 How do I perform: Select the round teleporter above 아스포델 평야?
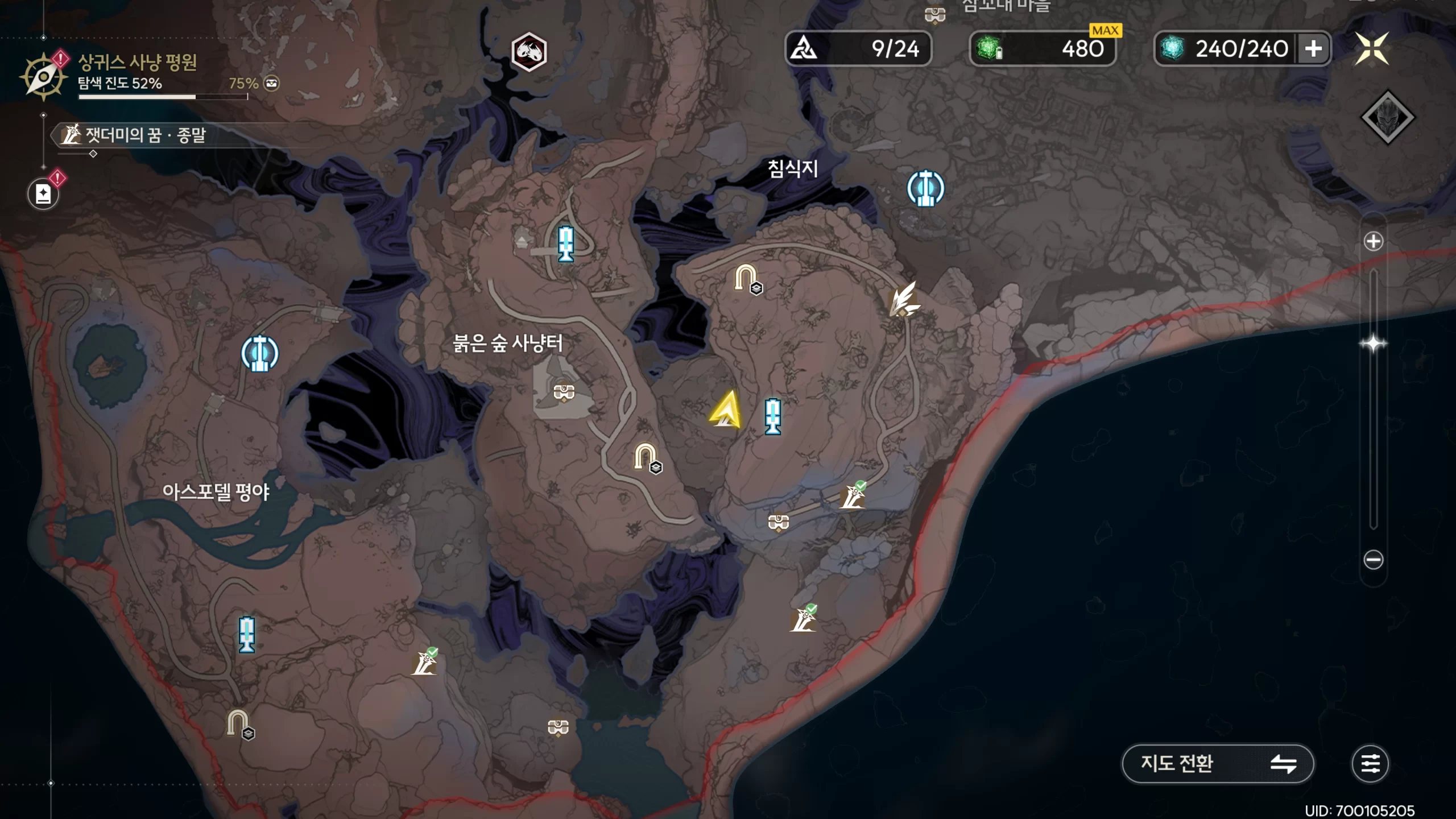pos(260,353)
